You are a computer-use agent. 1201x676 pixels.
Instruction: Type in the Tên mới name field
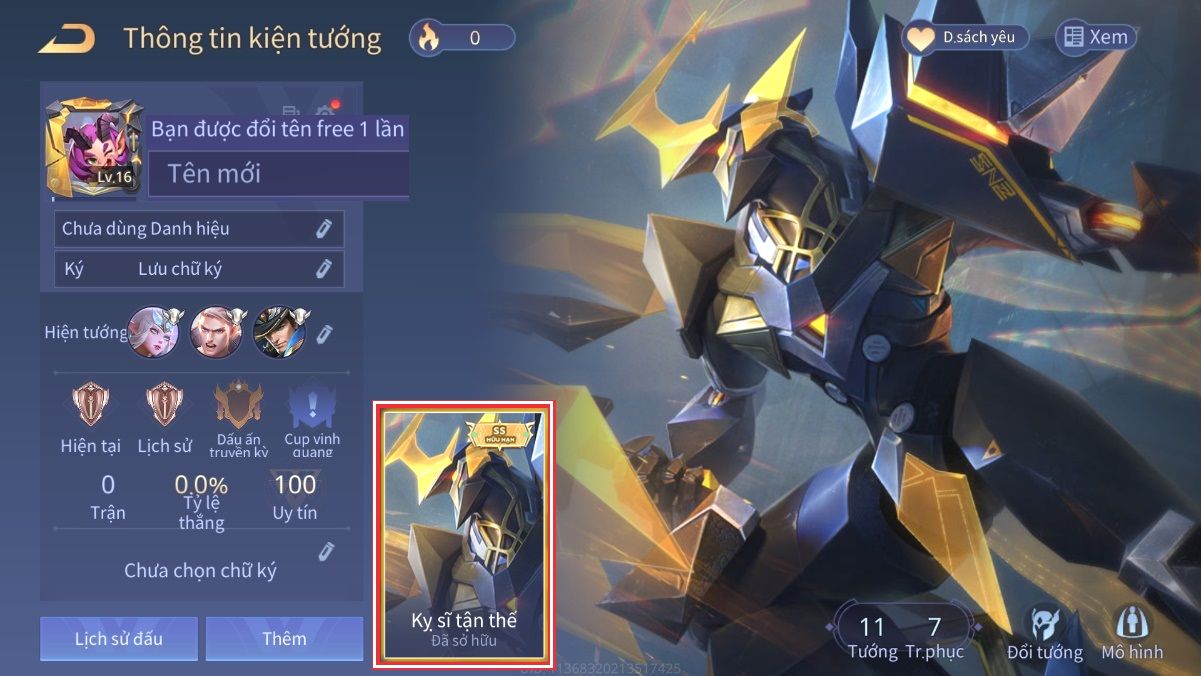pos(278,174)
